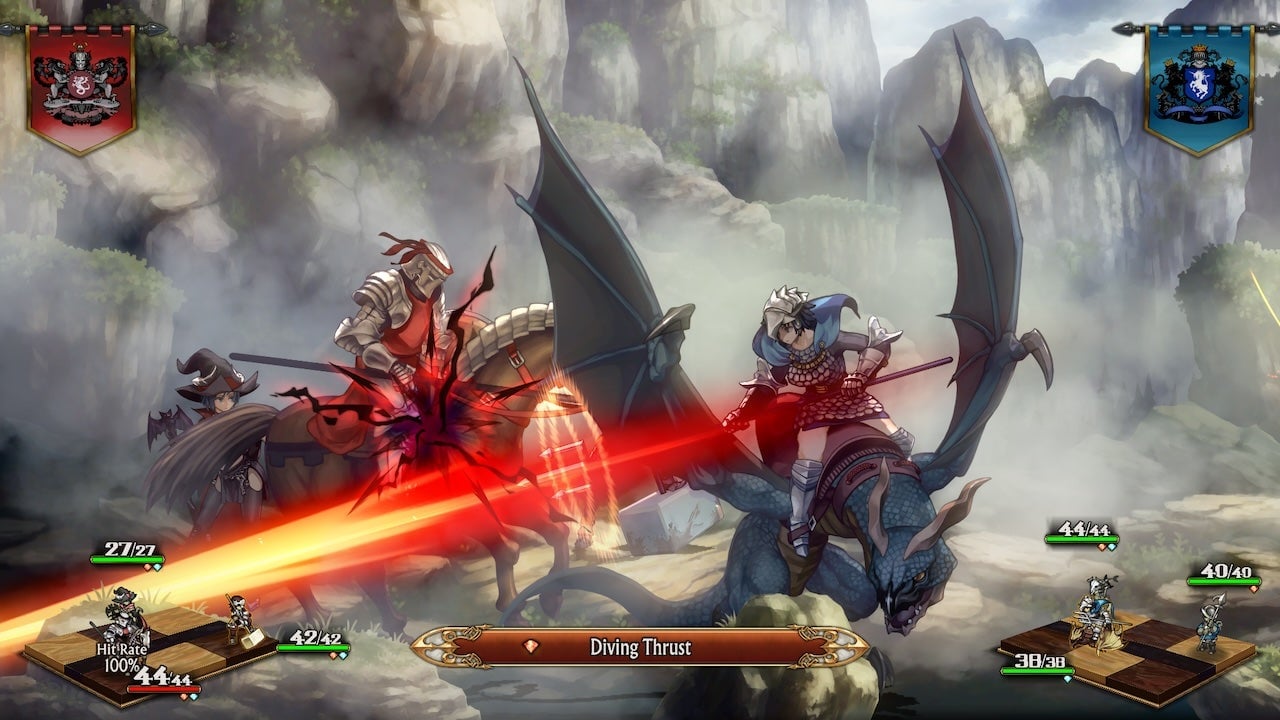Click the blue diamond under the 38/38 health bar

(1067, 678)
